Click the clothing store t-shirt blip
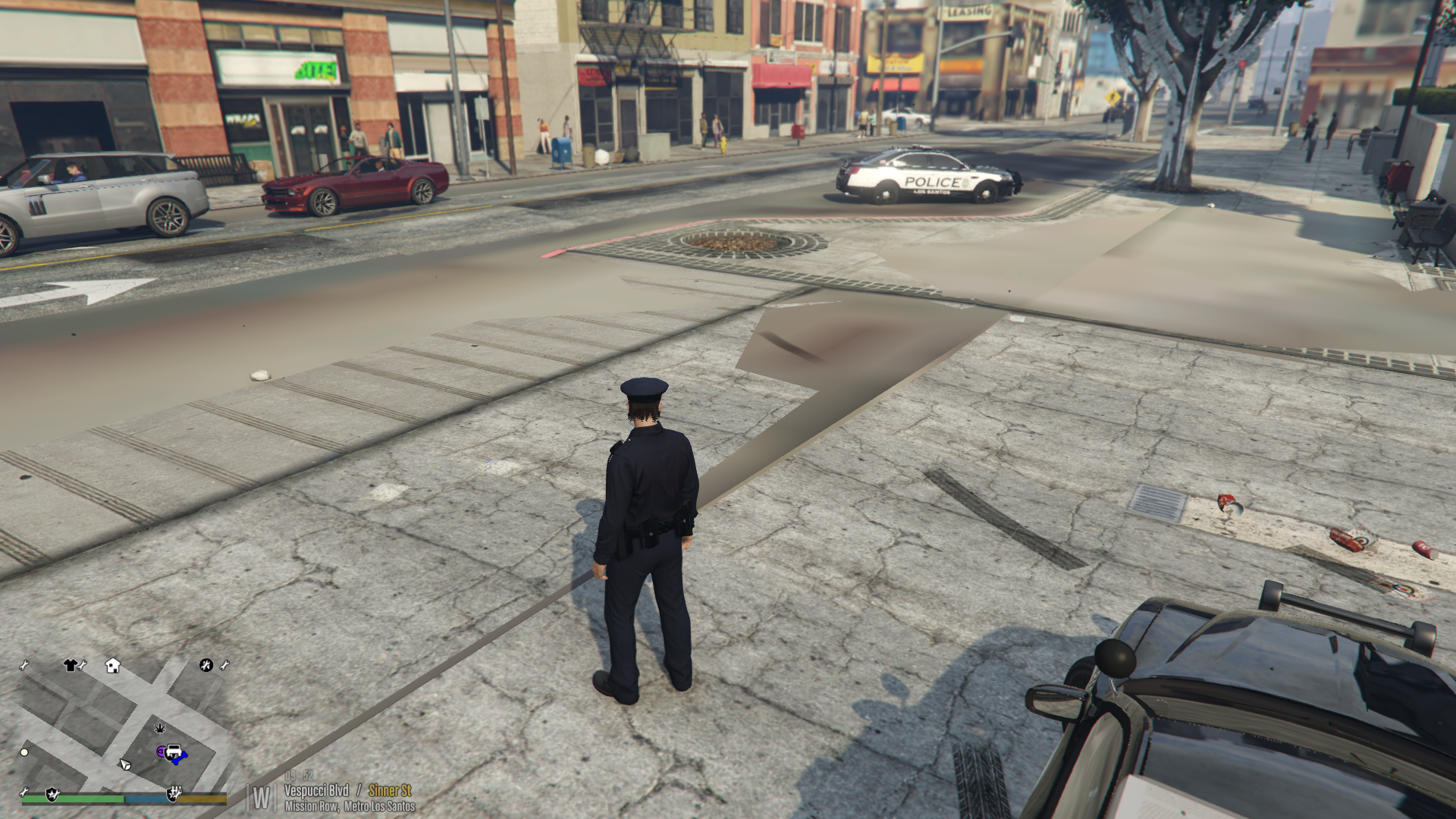Viewport: 1456px width, 819px height. [x=71, y=666]
